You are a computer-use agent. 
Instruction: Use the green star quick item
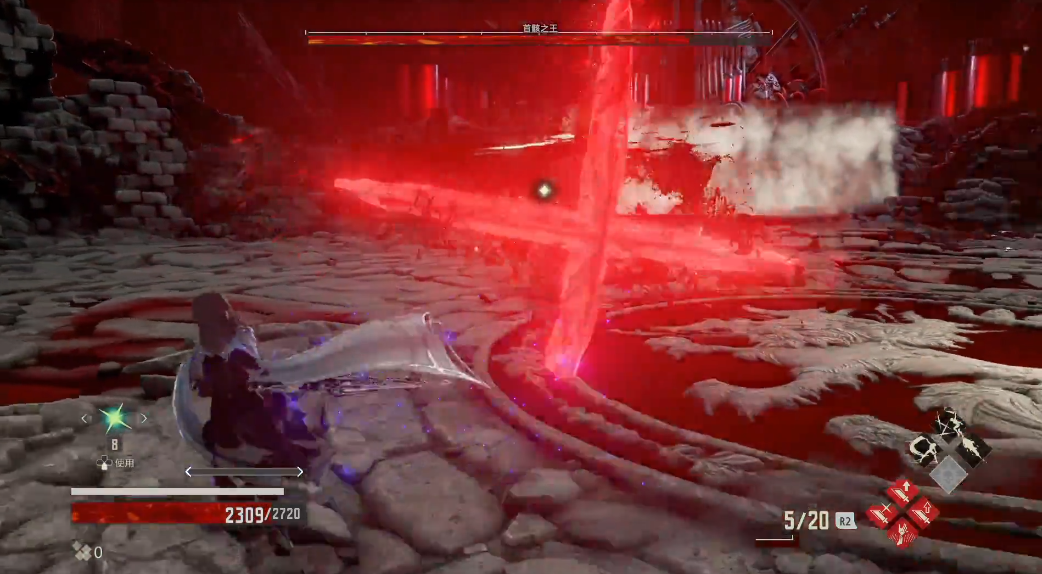click(114, 418)
